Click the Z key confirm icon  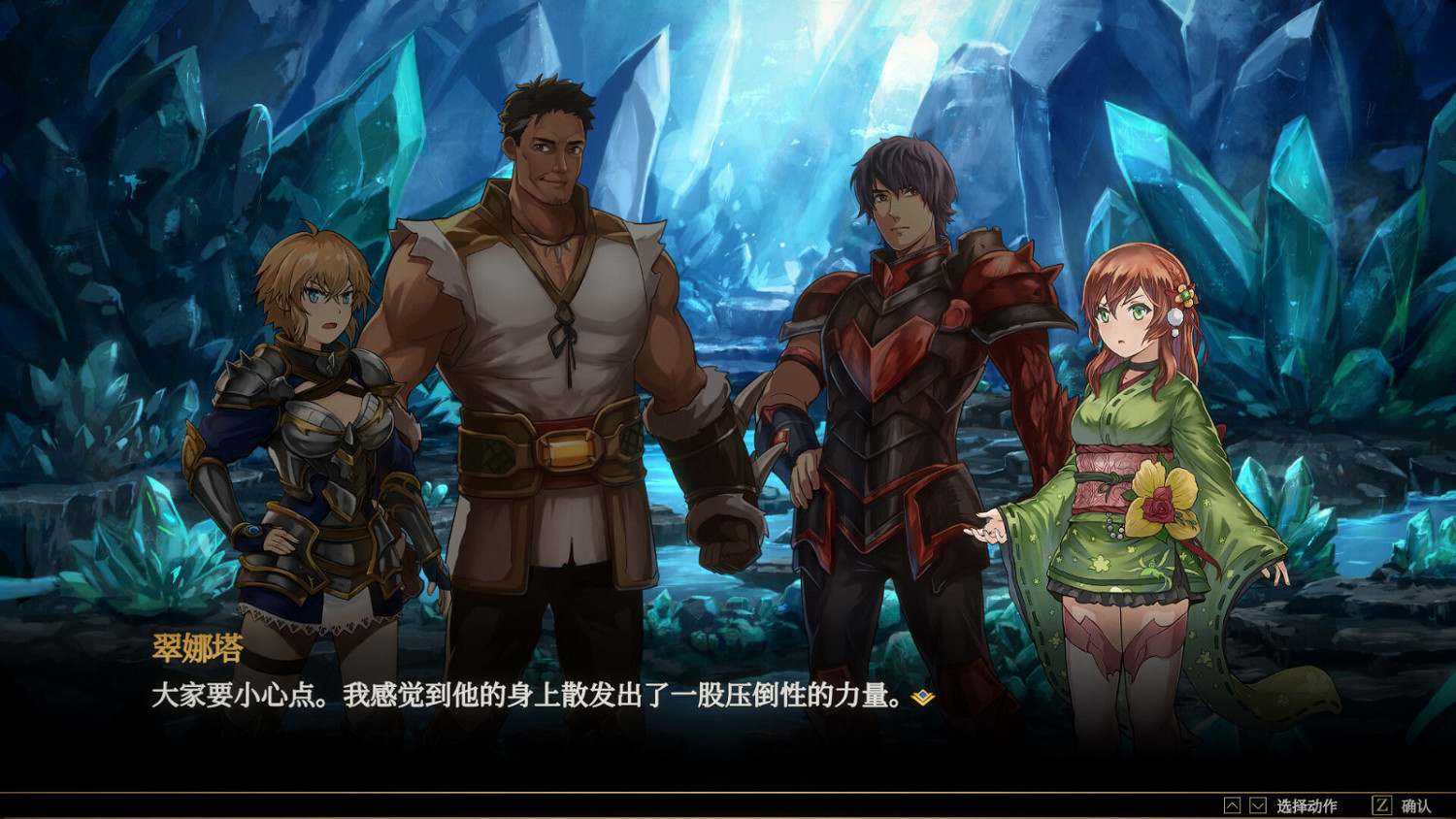point(1381,804)
